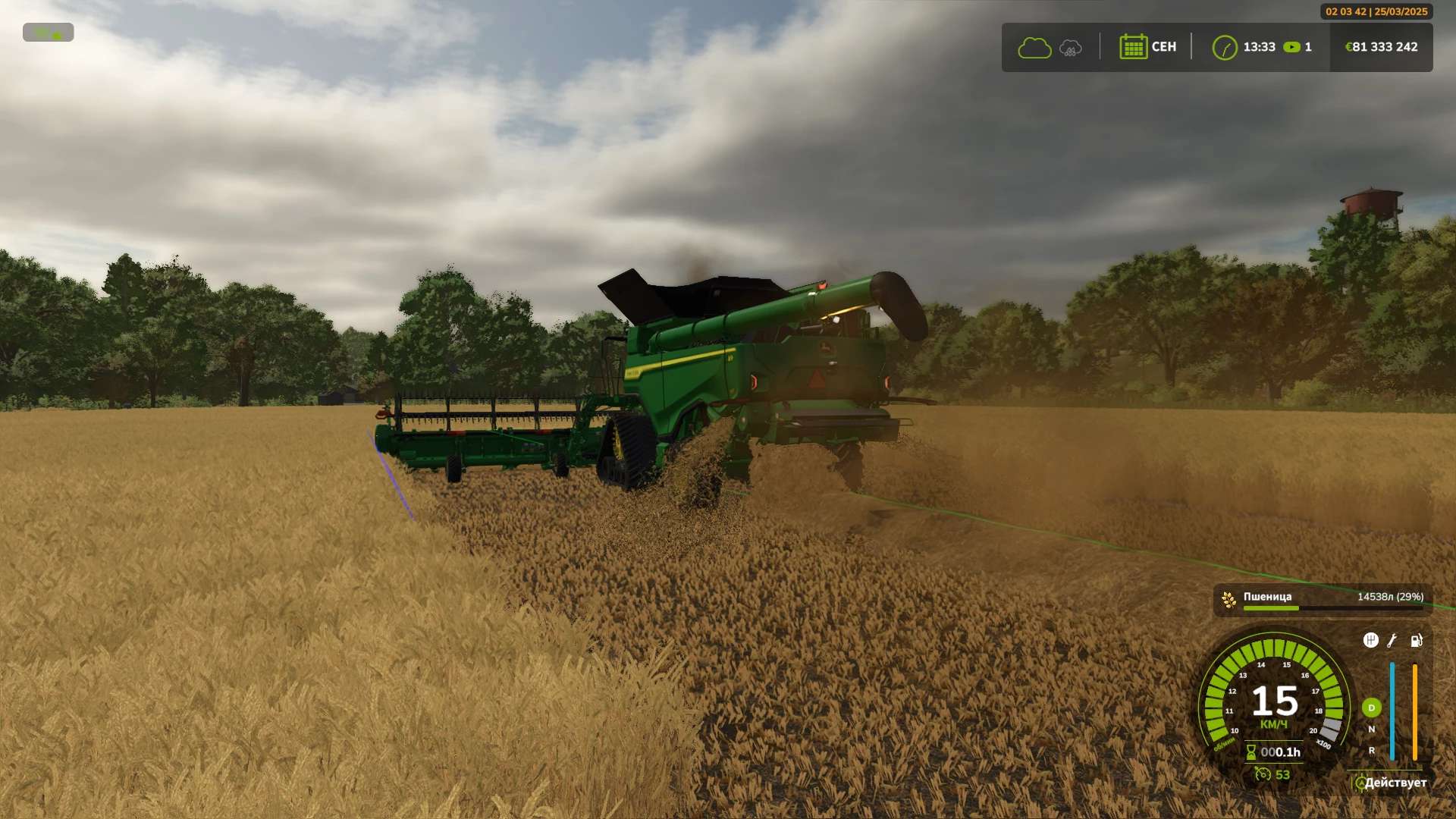The height and width of the screenshot is (819, 1456).
Task: Select the D drive gear indicator
Action: 1371,708
